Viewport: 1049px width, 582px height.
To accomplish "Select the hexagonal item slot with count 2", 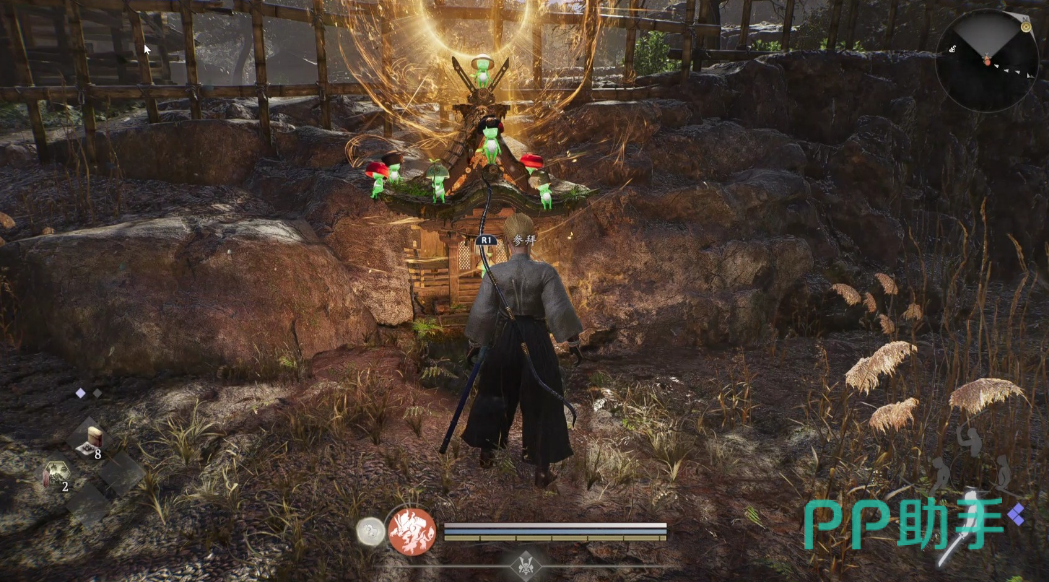I will pyautogui.click(x=56, y=473).
